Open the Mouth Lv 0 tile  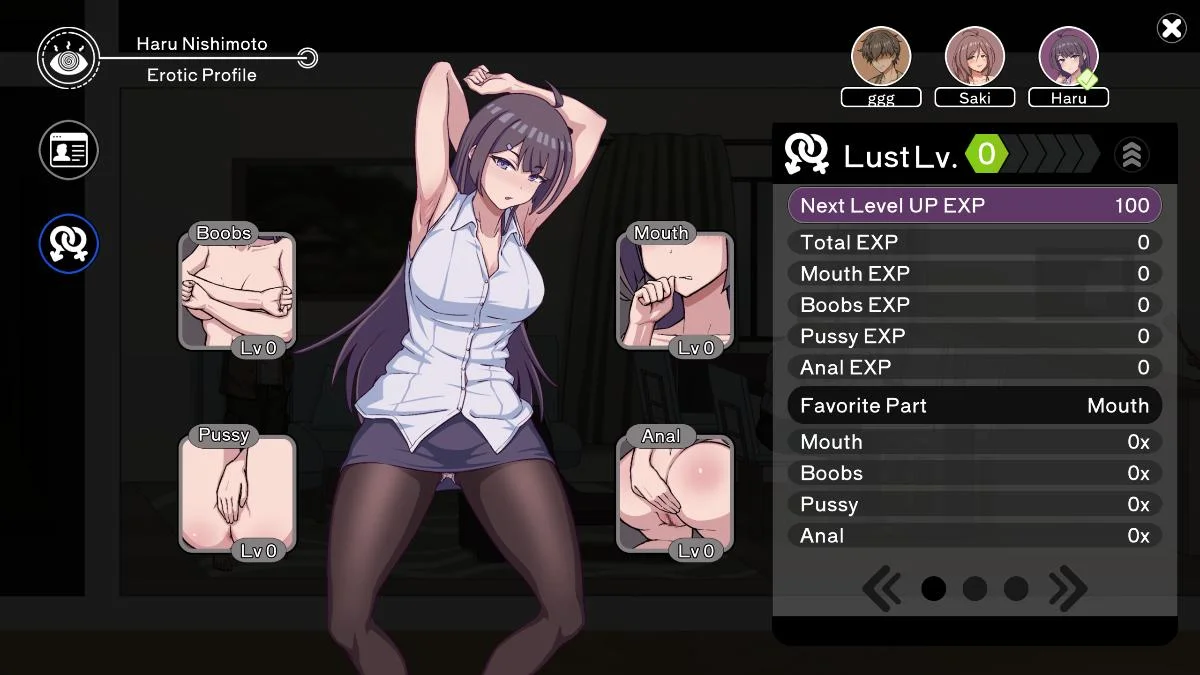pyautogui.click(x=675, y=292)
